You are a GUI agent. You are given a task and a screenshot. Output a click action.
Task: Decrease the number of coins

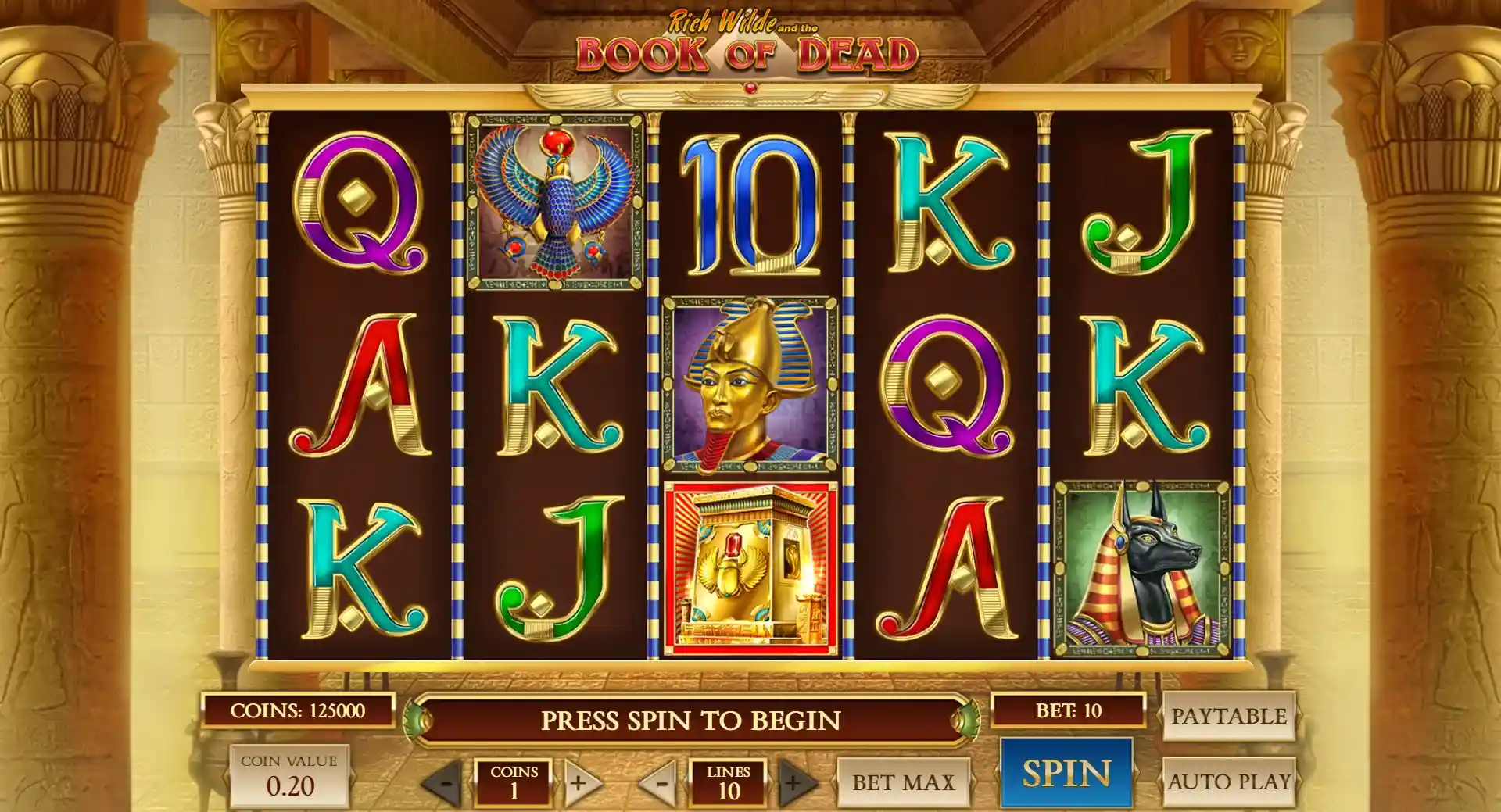(445, 782)
